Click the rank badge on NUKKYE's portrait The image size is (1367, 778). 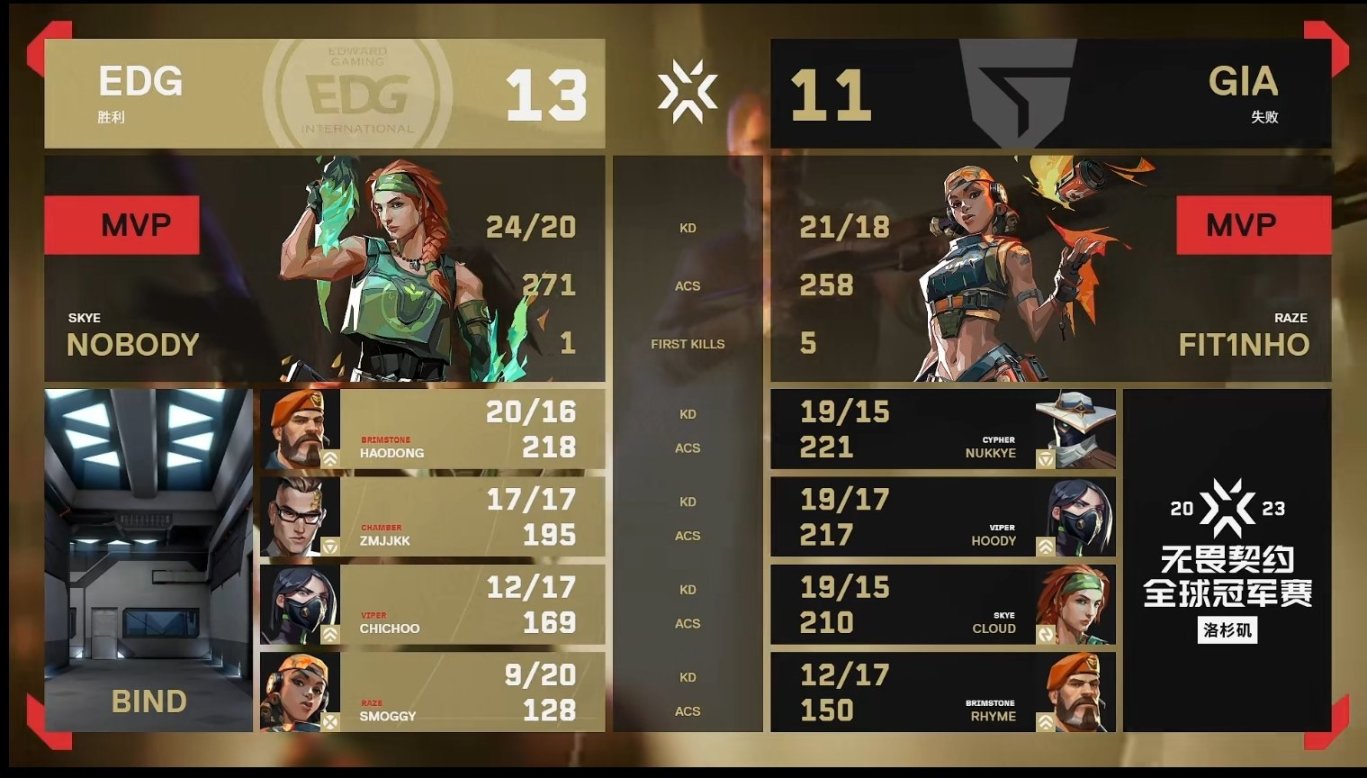tap(1044, 459)
